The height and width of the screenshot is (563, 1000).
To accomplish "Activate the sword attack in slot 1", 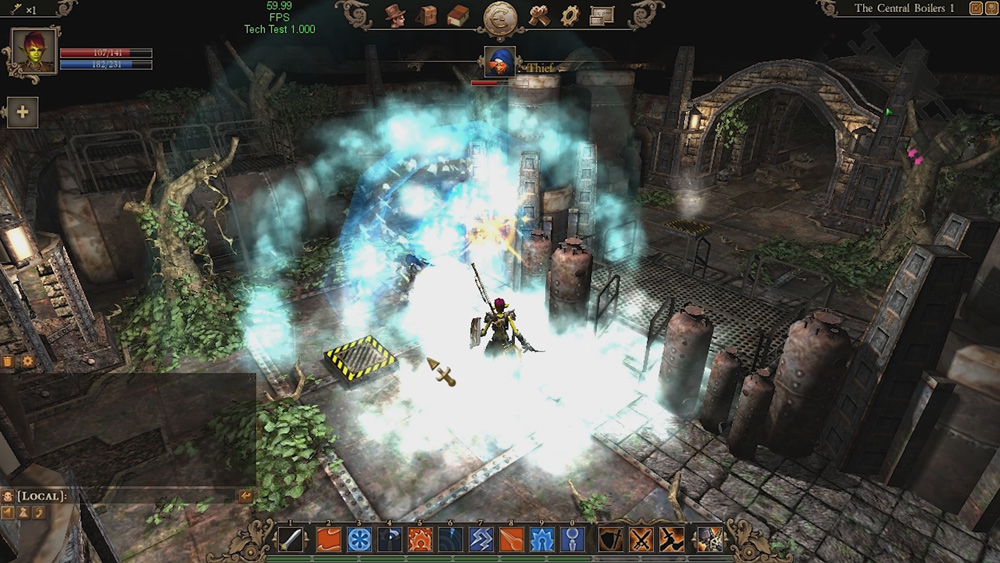I will coord(290,540).
